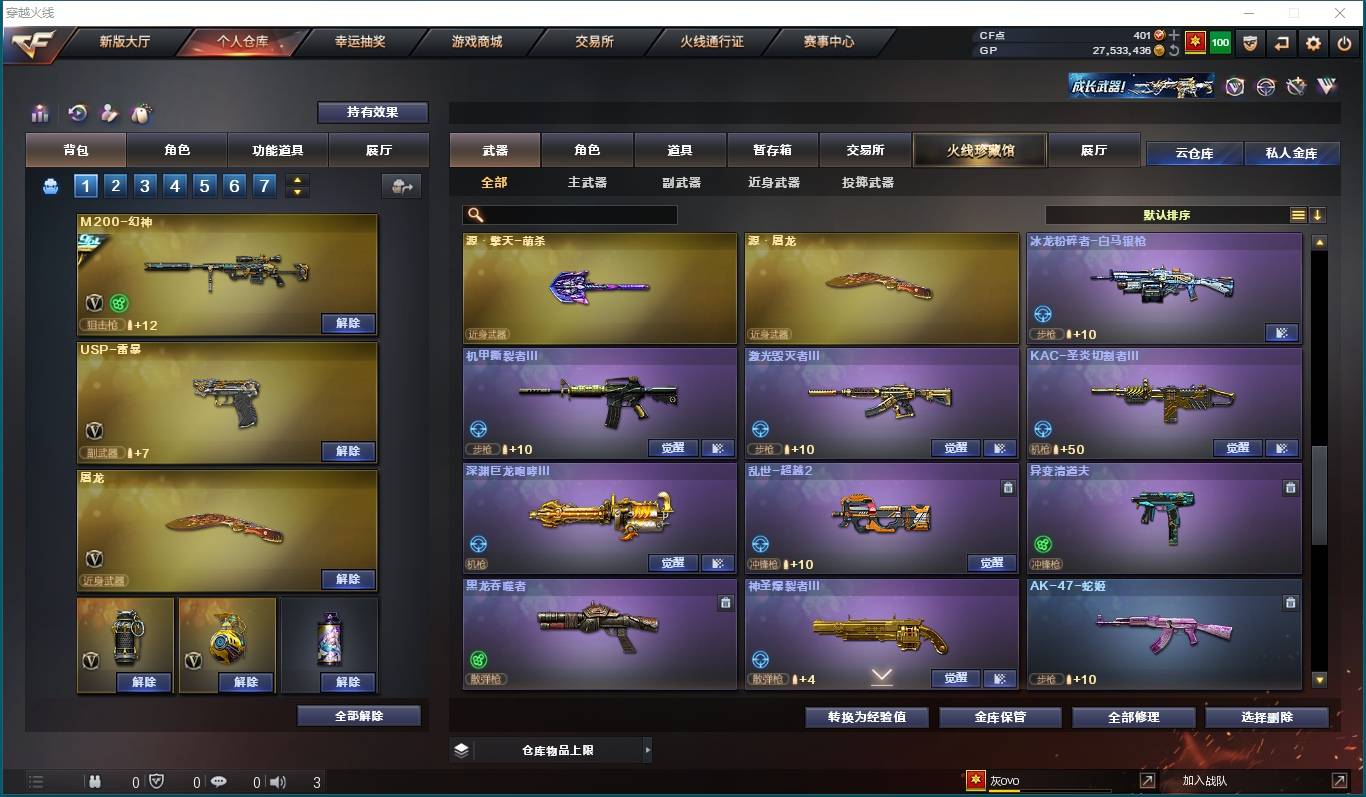Open the game settings gear icon

click(x=1313, y=43)
